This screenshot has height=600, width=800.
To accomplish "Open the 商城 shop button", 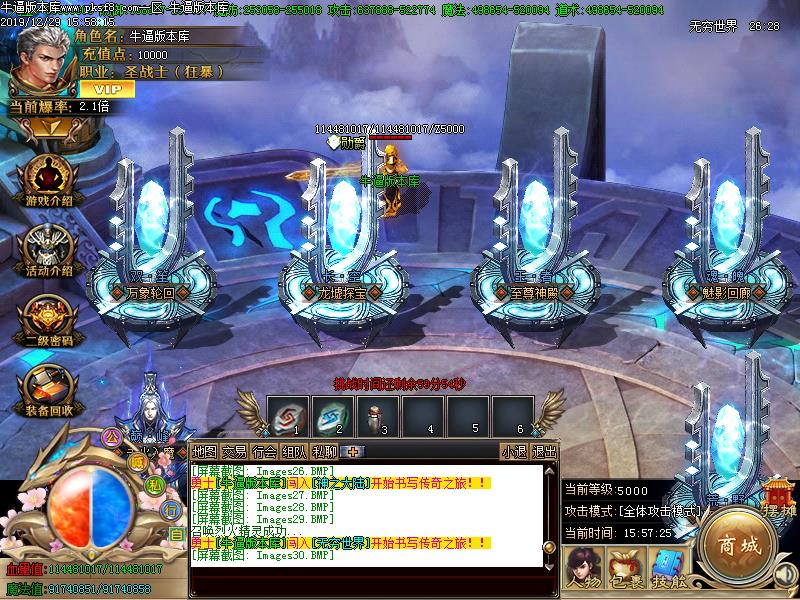I will 738,546.
